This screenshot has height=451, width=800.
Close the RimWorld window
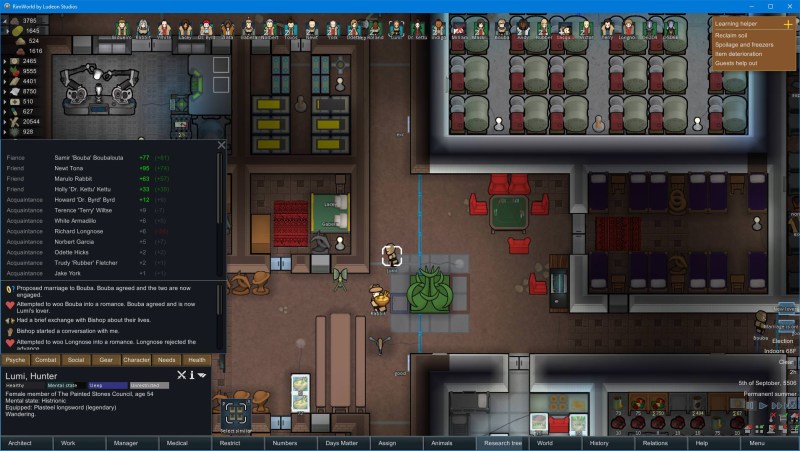[x=787, y=6]
